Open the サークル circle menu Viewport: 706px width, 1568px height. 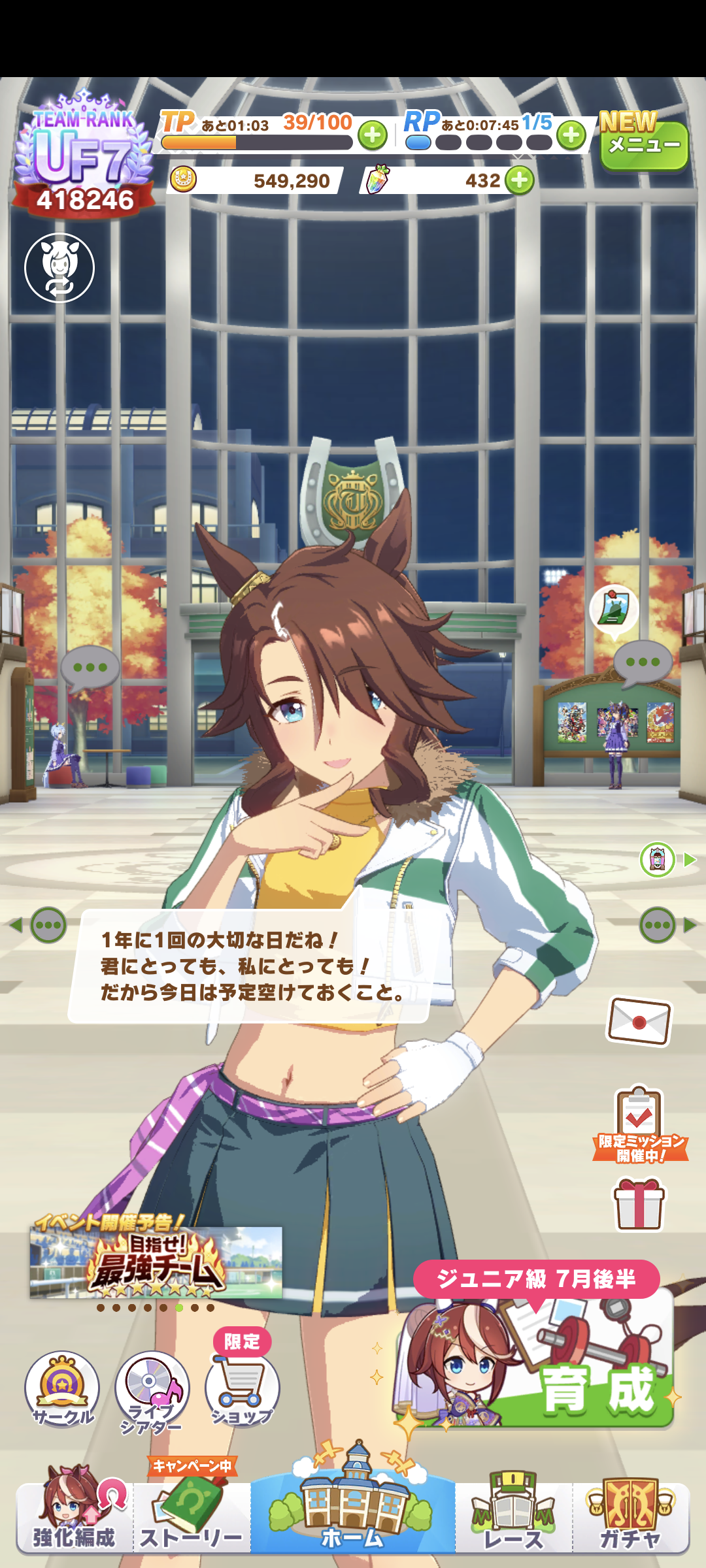(62, 1388)
